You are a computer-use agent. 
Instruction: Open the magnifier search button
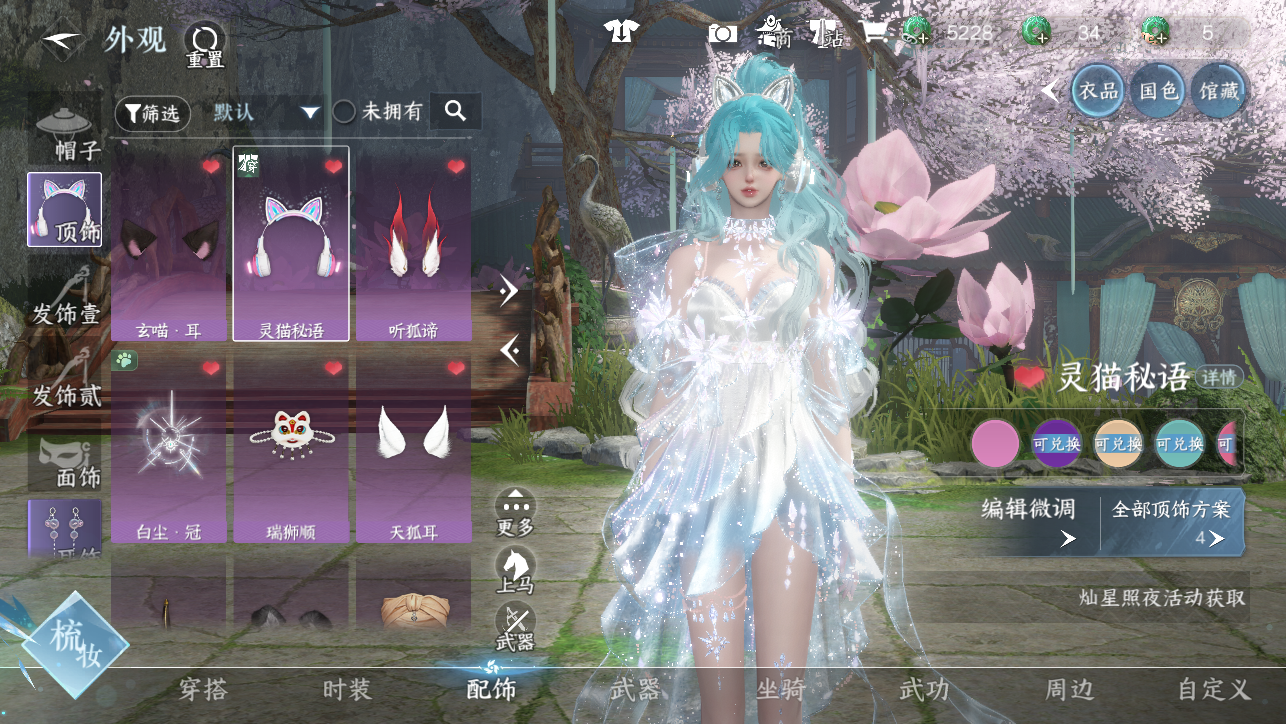click(456, 111)
